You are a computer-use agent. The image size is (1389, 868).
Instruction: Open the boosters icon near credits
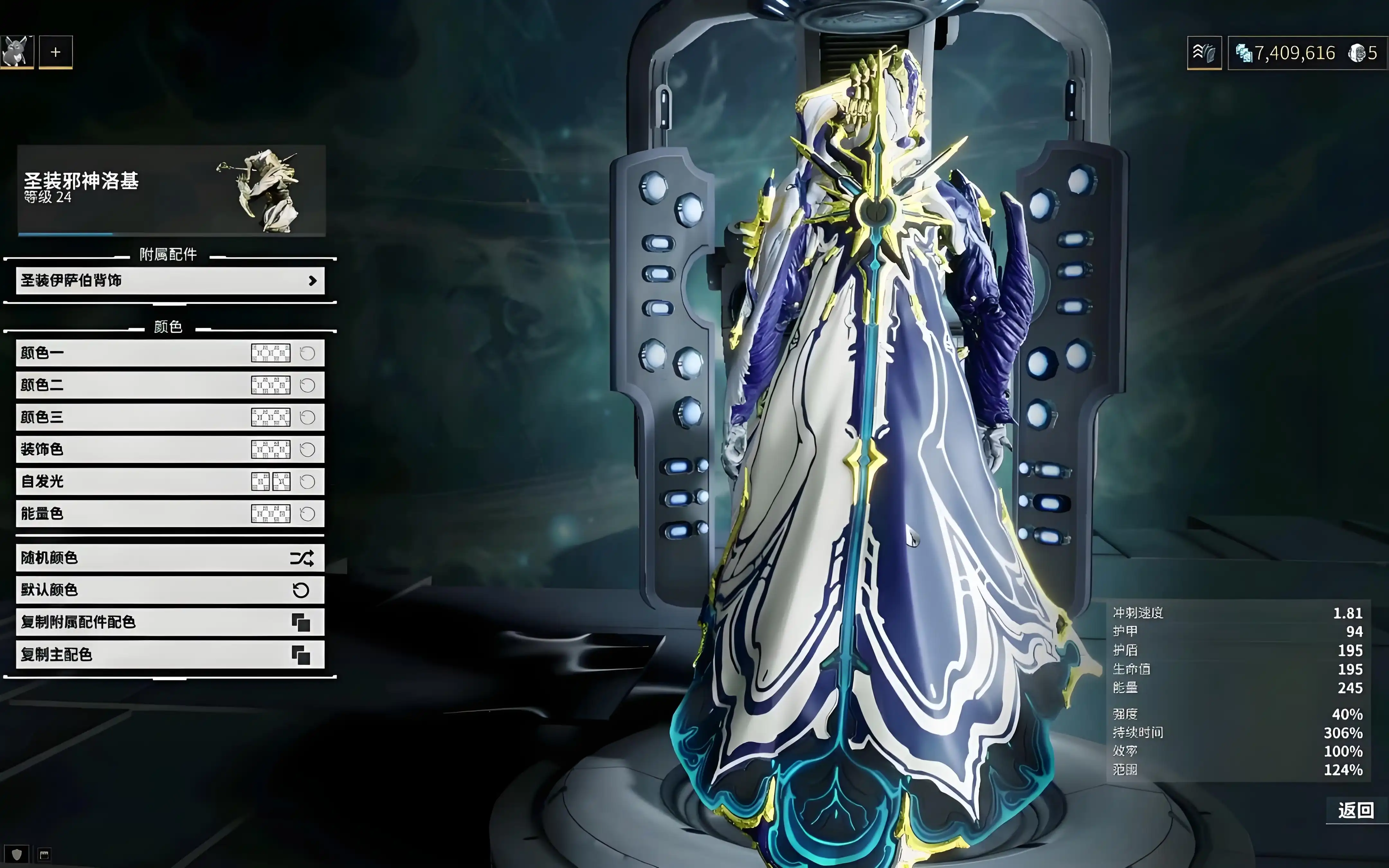click(1203, 53)
